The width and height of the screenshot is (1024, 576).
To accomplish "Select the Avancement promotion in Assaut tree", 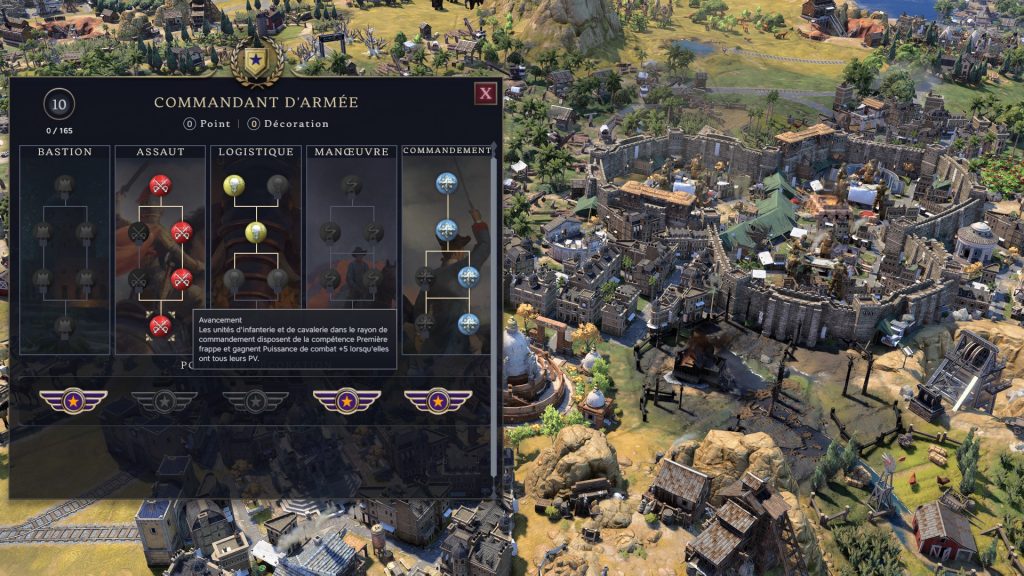I will 159,325.
